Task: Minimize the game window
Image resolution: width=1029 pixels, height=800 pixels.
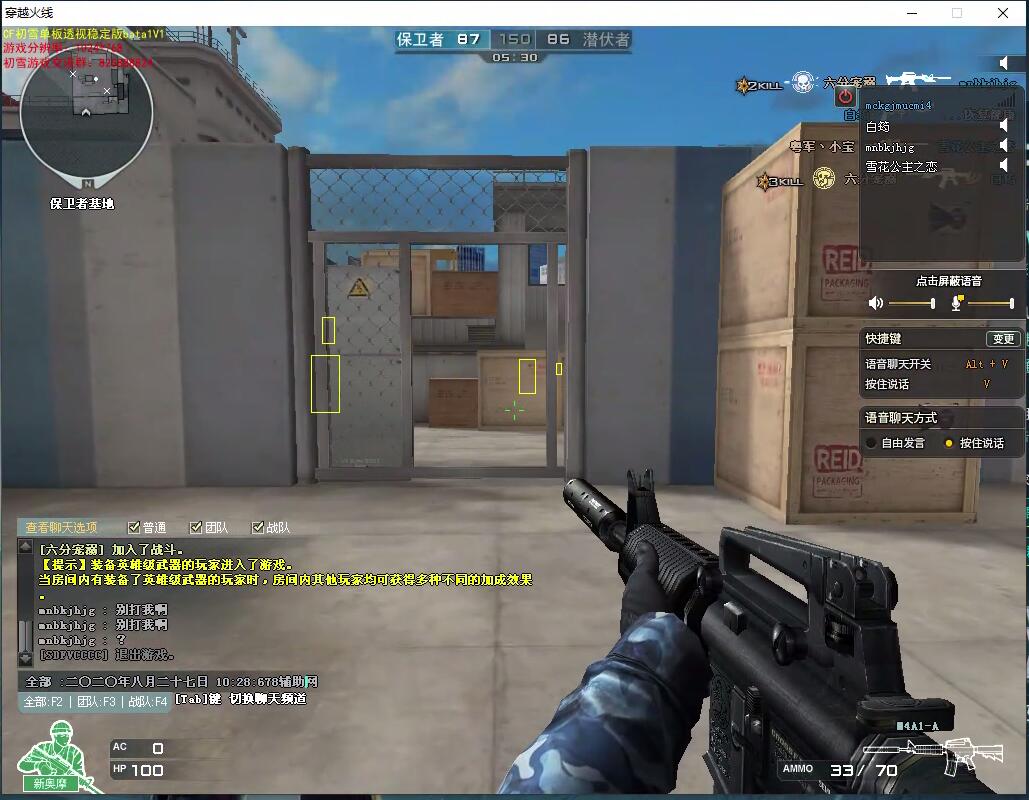Action: point(911,13)
